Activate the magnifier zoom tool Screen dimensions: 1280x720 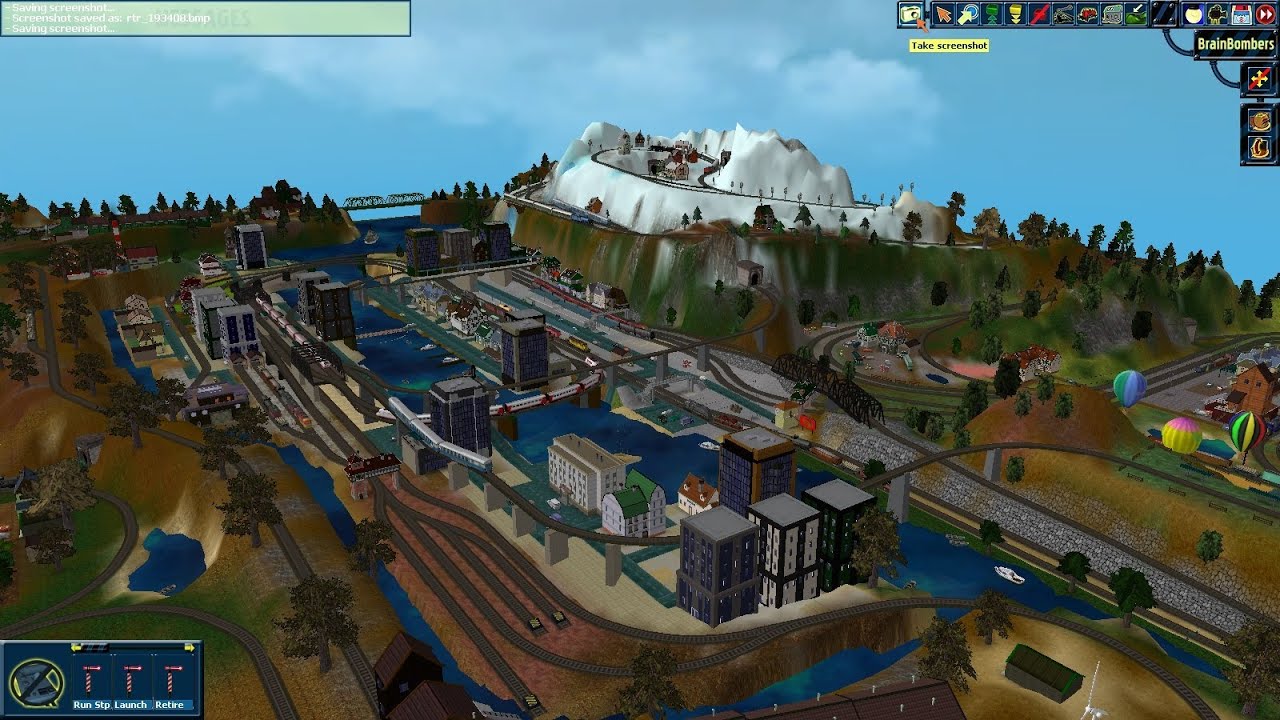pos(967,14)
